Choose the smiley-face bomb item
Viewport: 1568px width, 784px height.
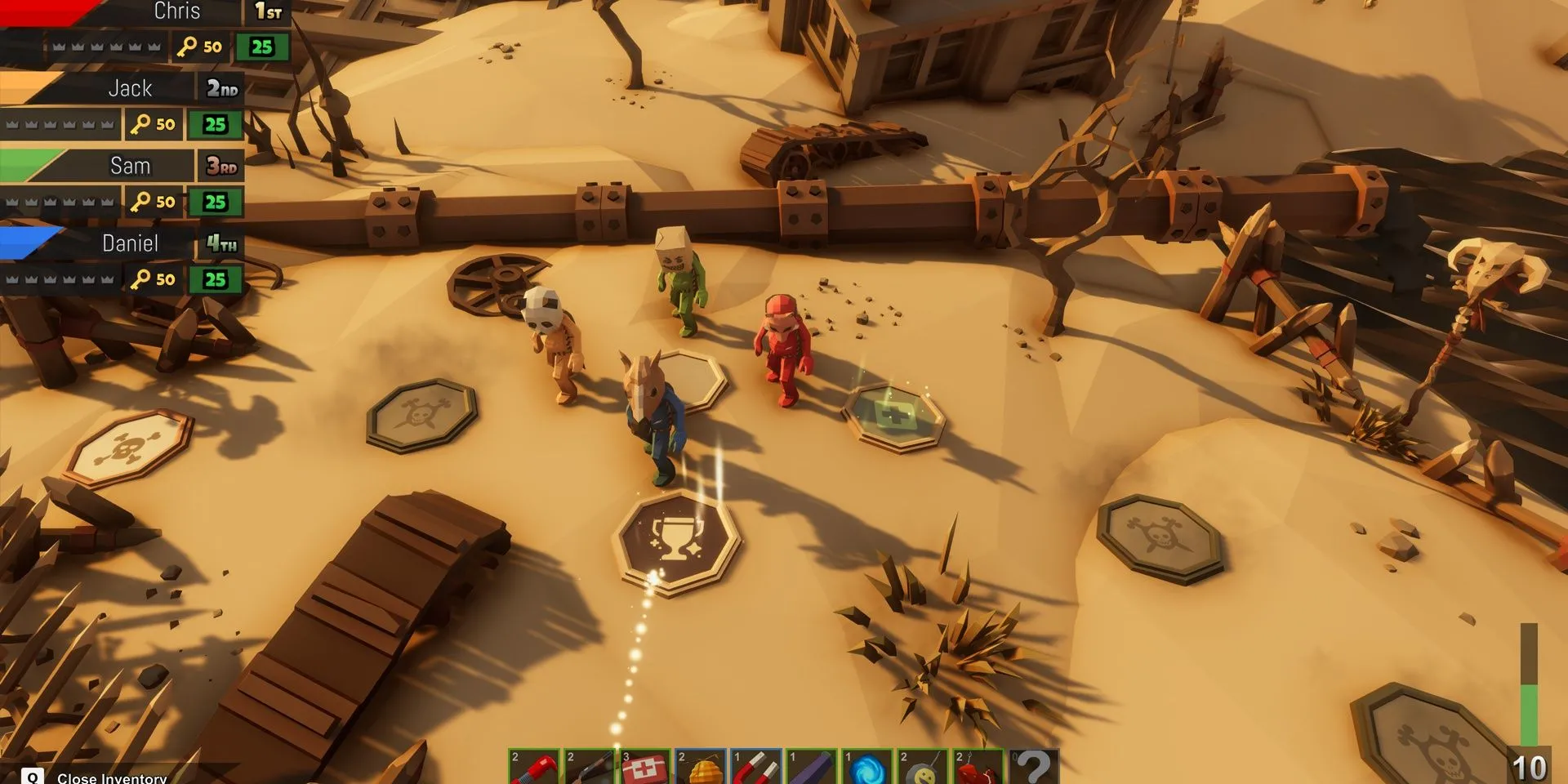tap(923, 768)
